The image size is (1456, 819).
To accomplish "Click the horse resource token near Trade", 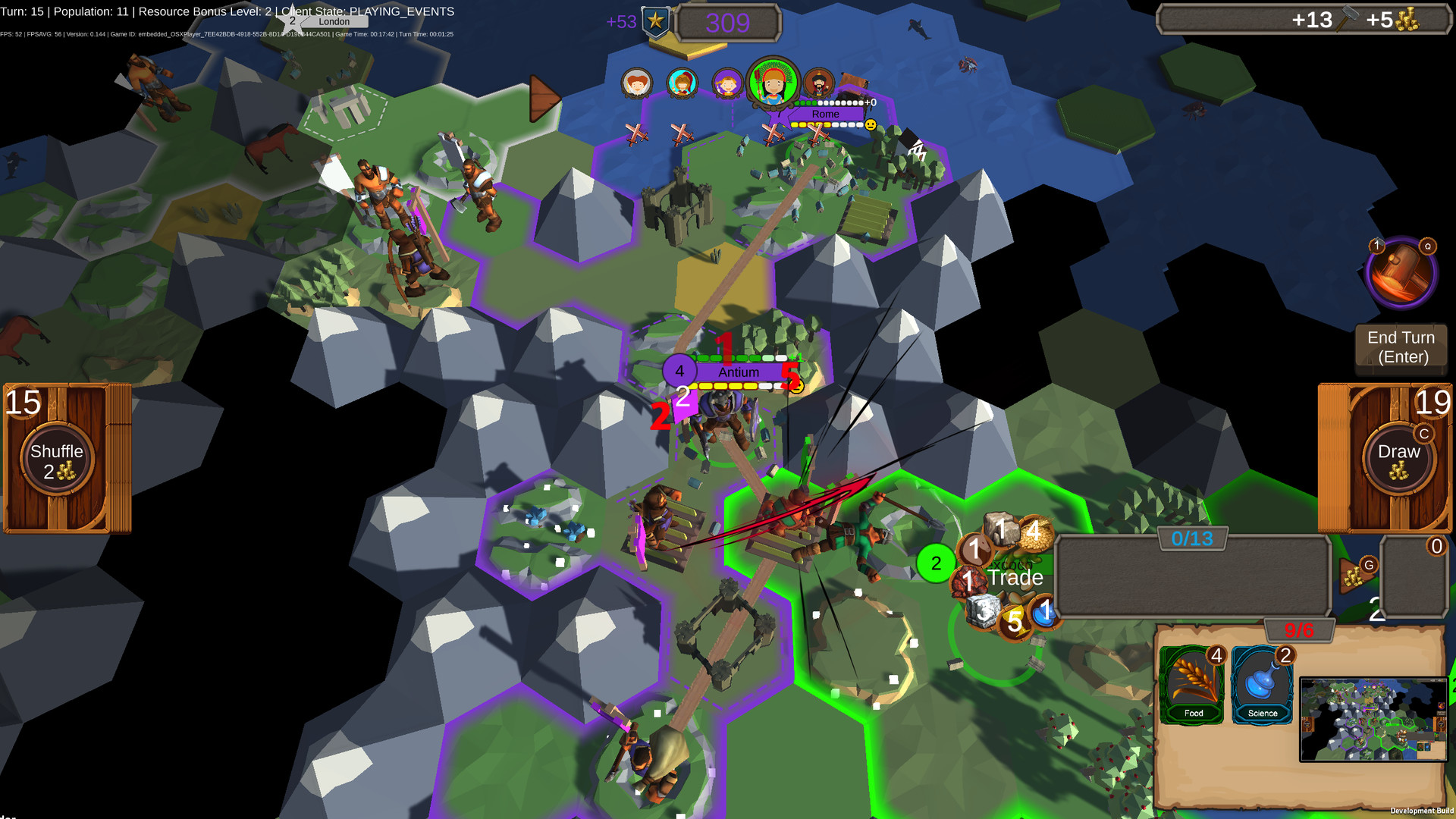I will [974, 548].
